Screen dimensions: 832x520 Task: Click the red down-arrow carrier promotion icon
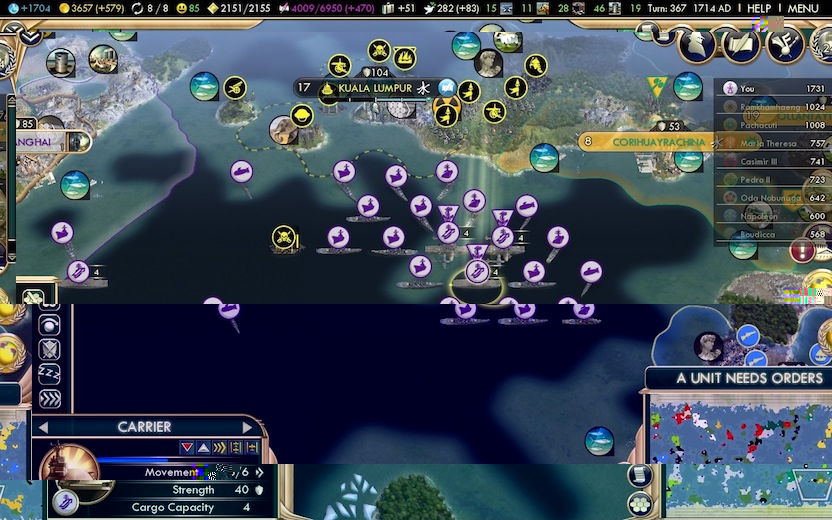[x=187, y=448]
